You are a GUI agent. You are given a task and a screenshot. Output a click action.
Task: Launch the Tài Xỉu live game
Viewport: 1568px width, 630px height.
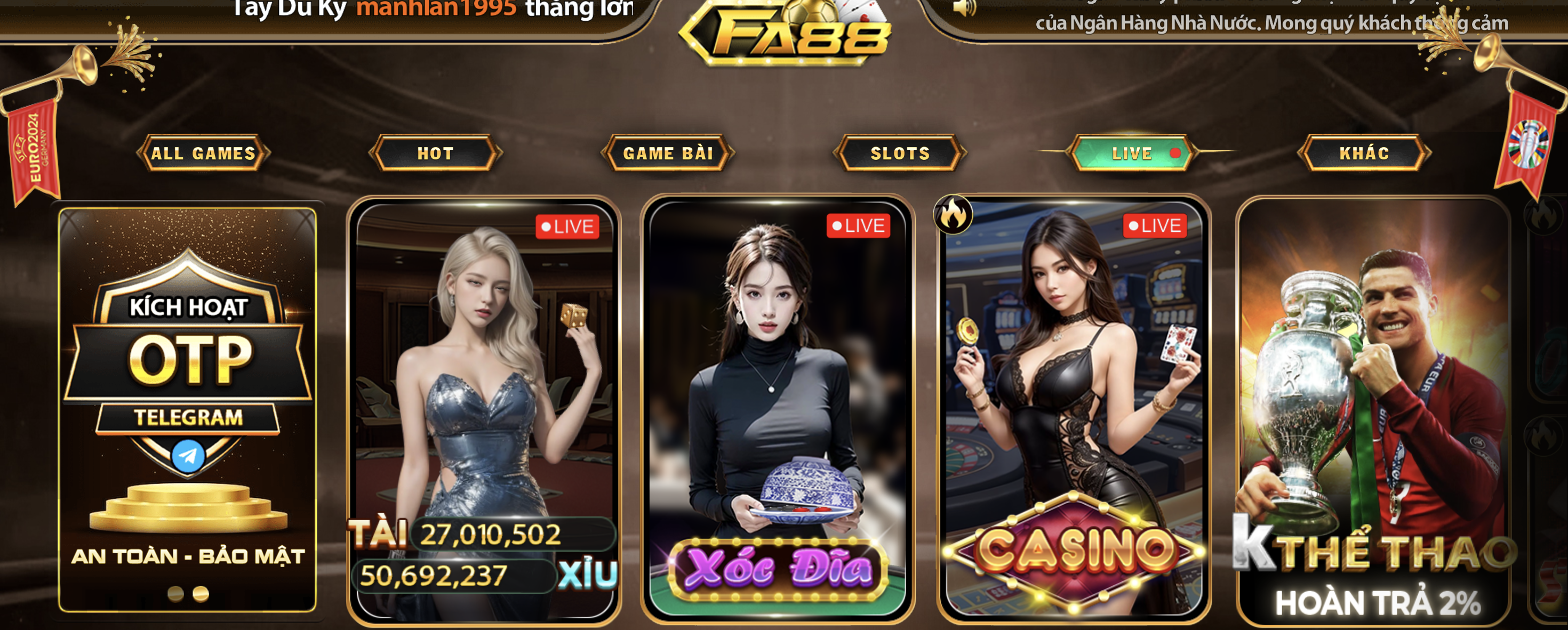[484, 407]
